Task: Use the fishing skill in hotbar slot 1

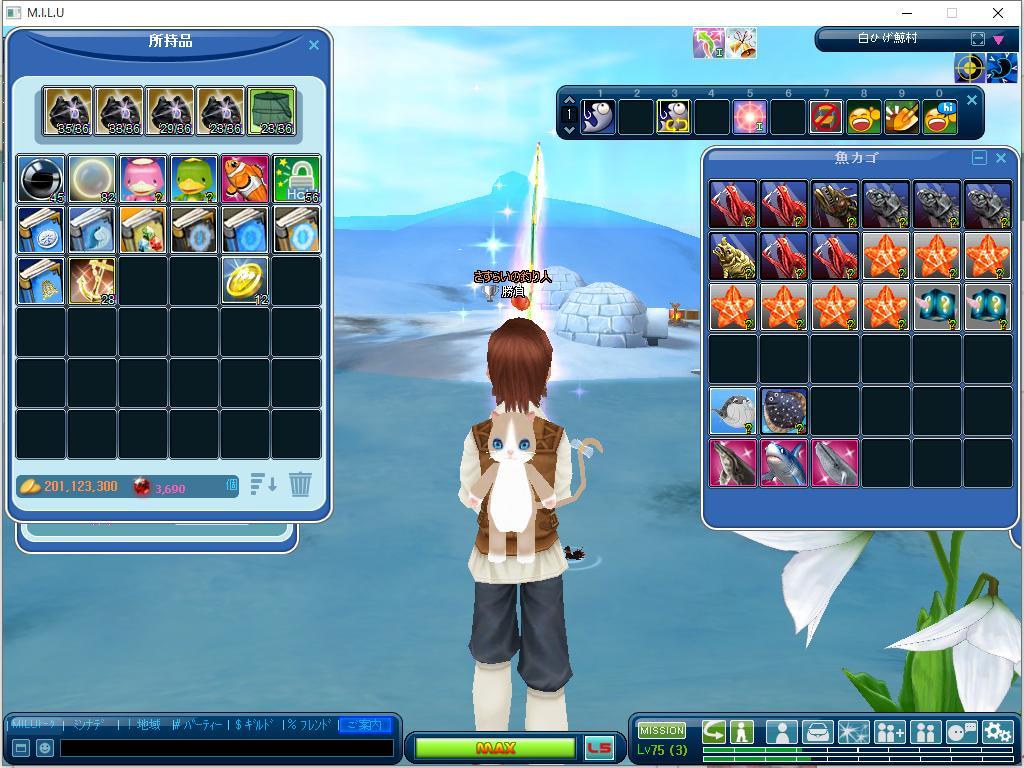Action: point(598,117)
